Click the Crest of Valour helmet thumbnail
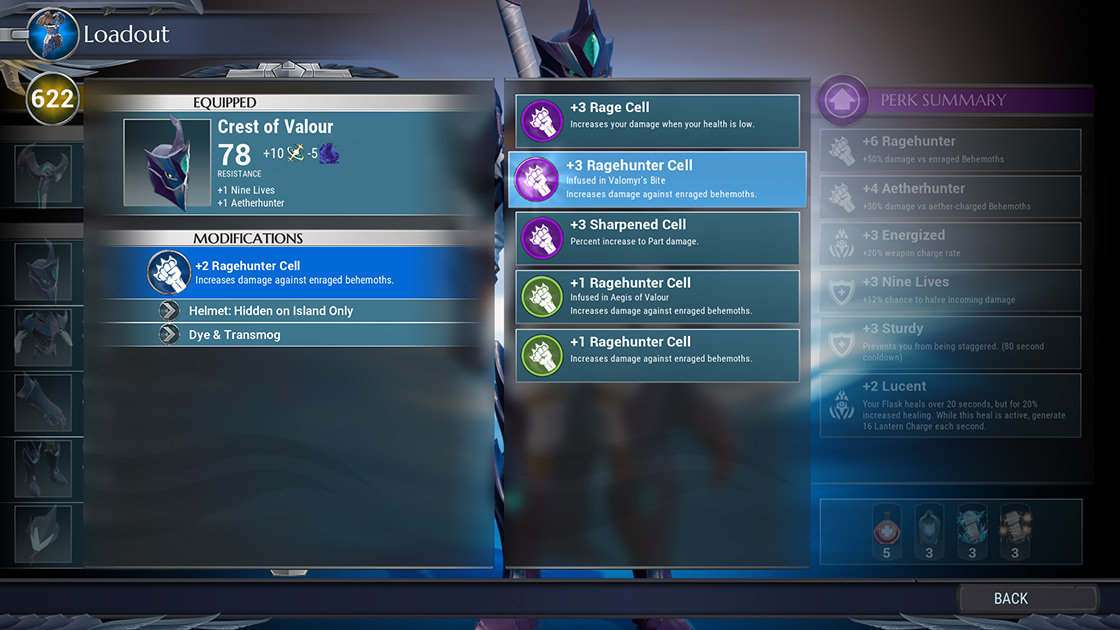The image size is (1120, 630). (168, 163)
